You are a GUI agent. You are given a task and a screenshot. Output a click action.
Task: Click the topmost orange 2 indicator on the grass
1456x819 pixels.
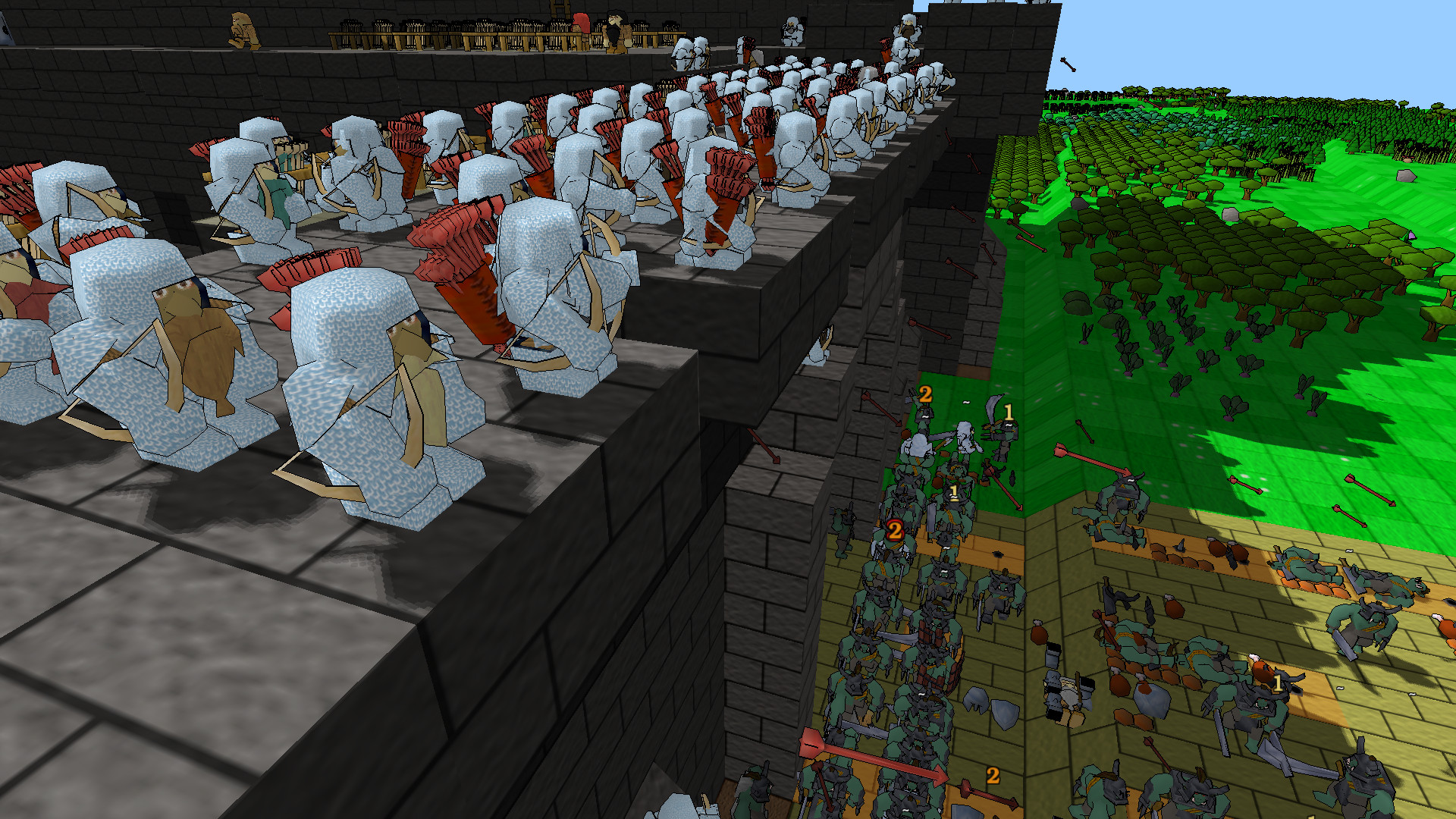(925, 394)
